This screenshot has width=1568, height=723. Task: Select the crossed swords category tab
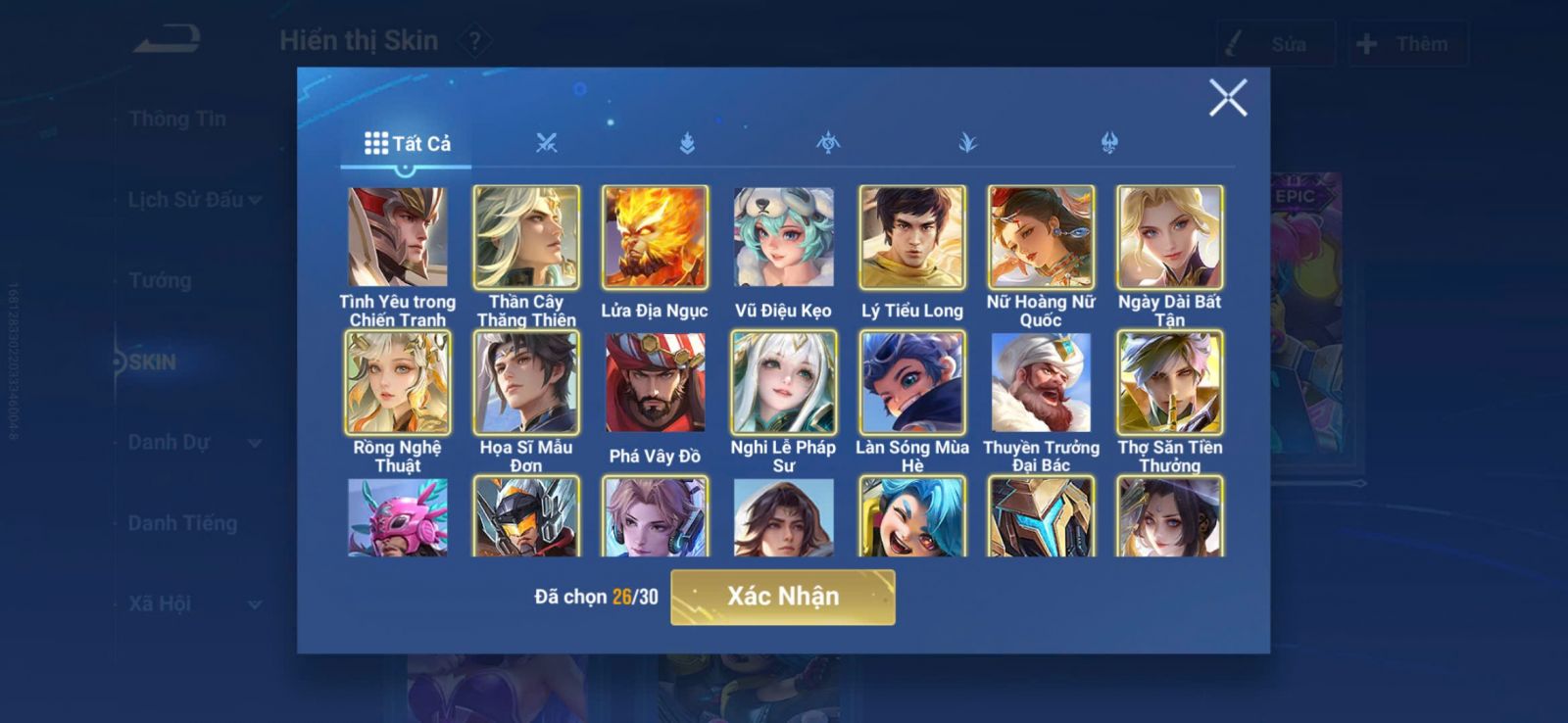(x=547, y=144)
